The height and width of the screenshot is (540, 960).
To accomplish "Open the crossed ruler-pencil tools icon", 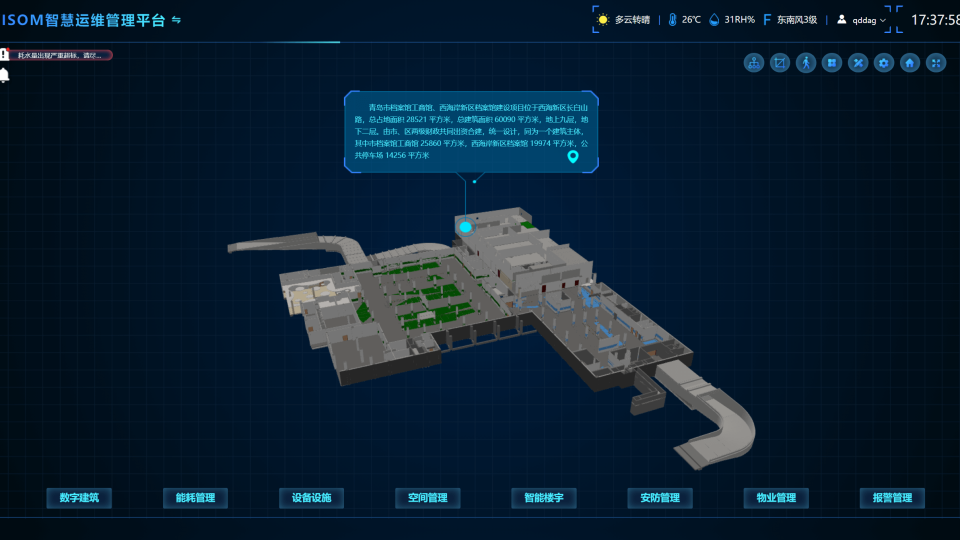I will [858, 63].
